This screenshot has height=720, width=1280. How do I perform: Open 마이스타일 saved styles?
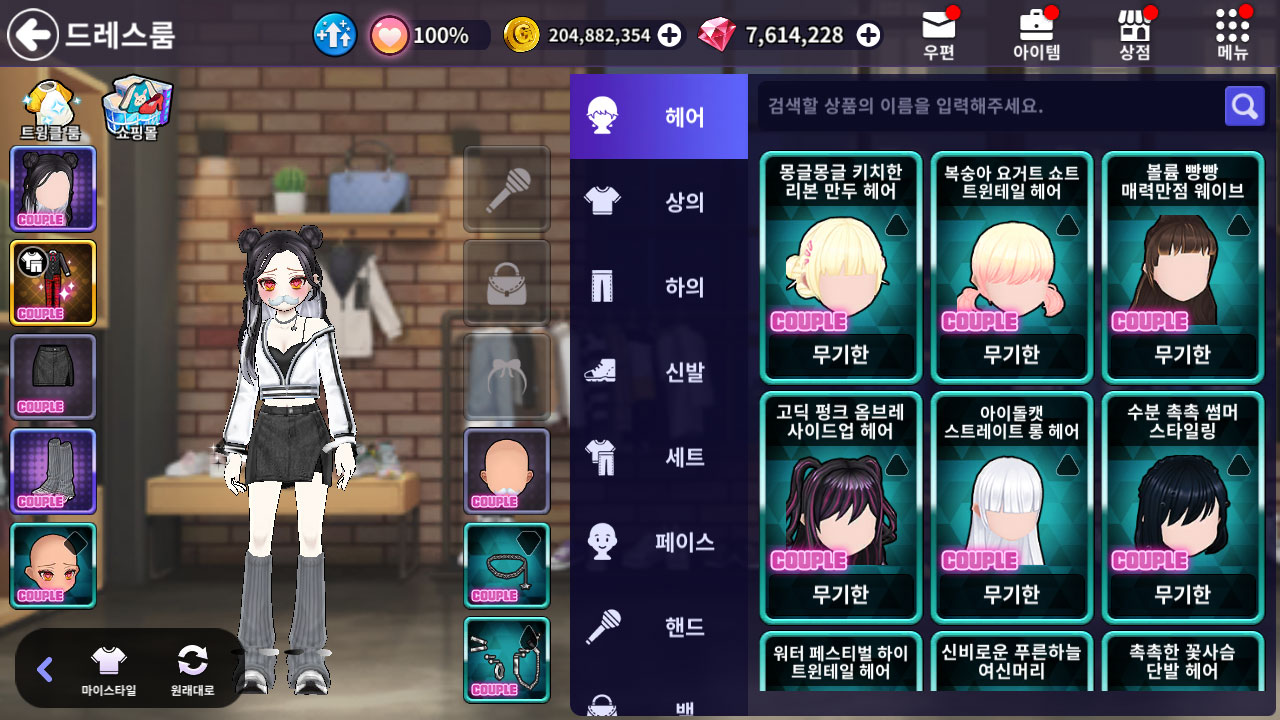[x=109, y=668]
